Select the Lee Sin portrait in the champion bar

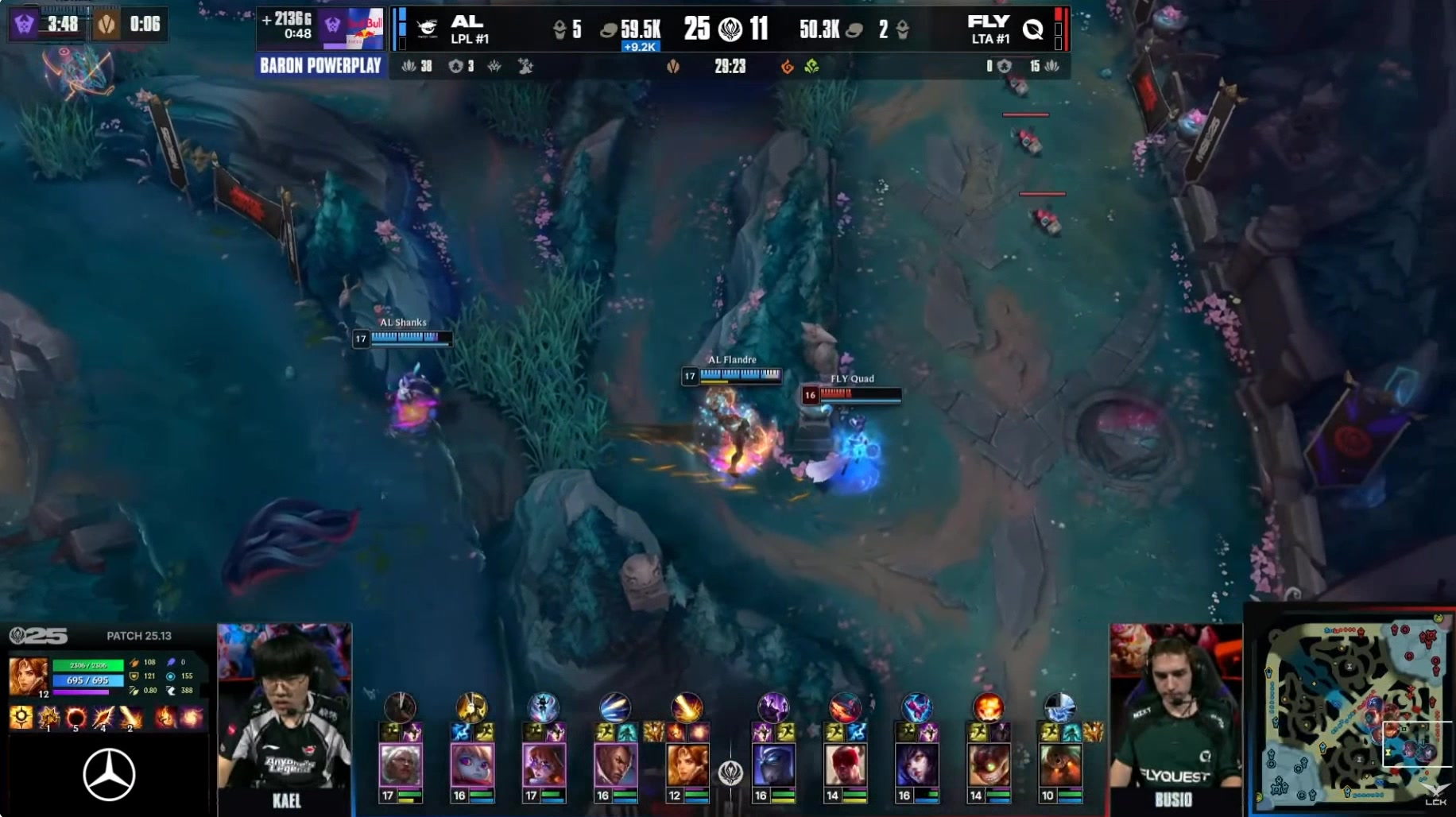click(x=845, y=765)
